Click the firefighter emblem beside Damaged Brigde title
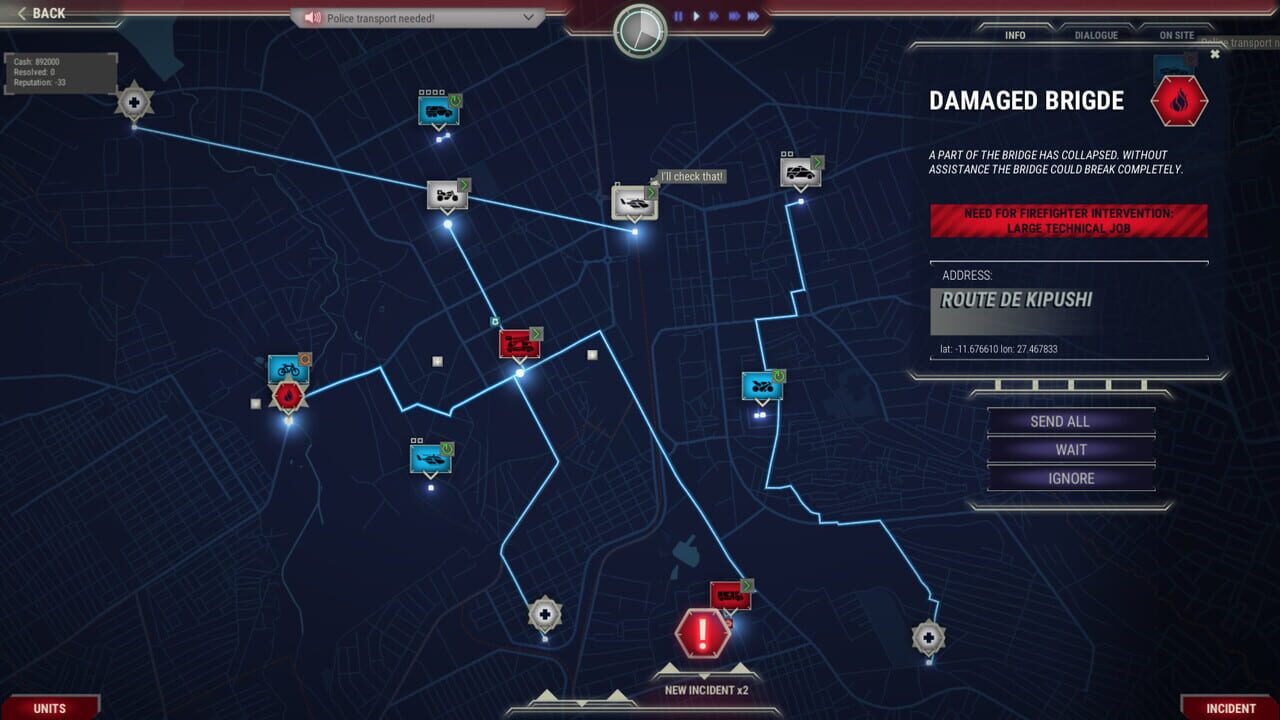1280x720 pixels. 1179,99
